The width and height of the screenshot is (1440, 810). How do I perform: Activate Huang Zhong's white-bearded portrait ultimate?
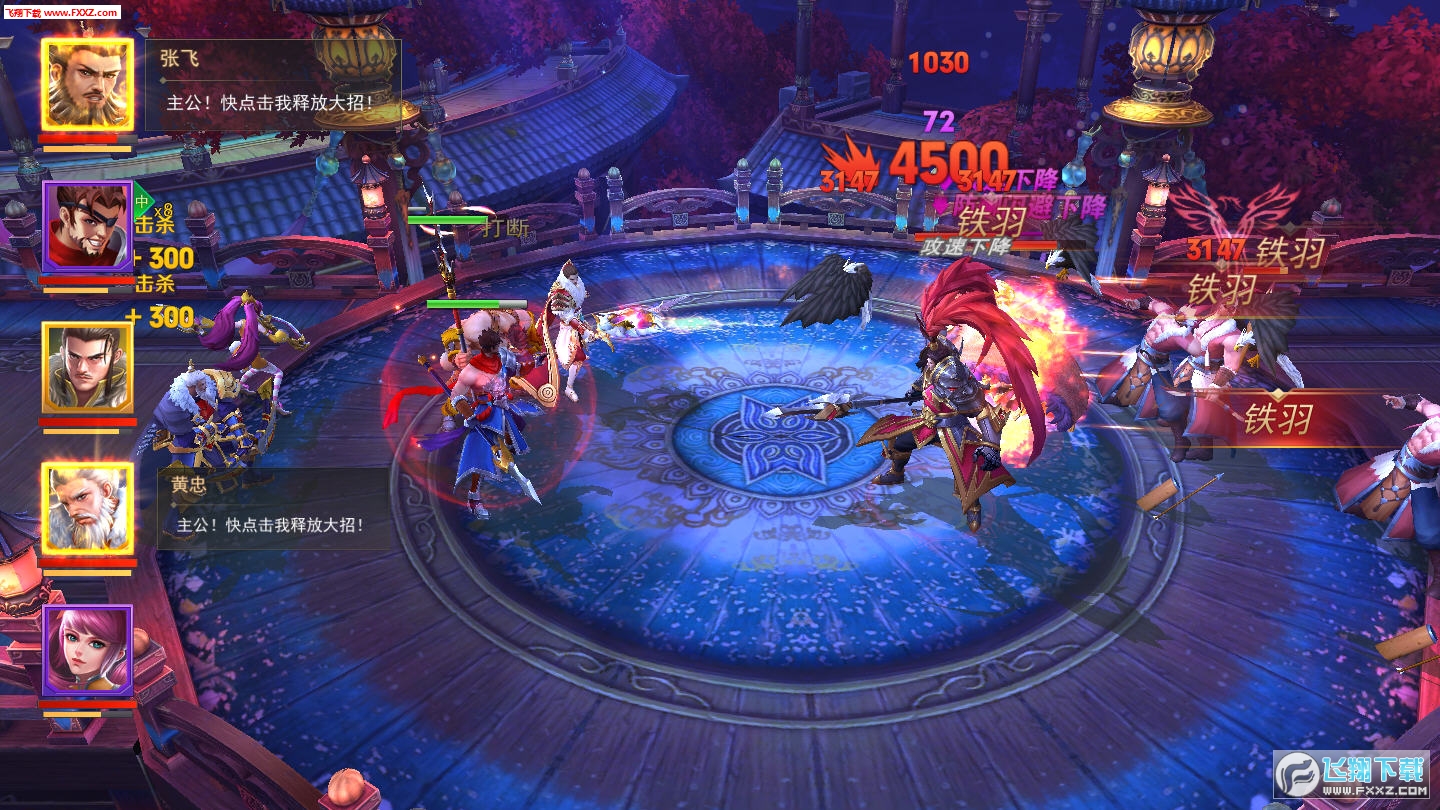tap(88, 507)
